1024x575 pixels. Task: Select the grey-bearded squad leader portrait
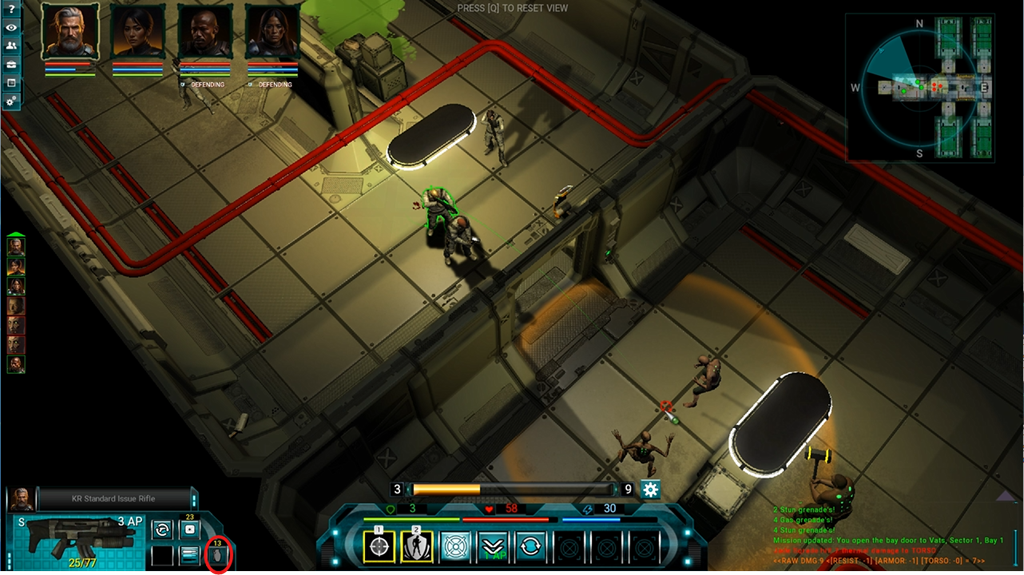69,33
